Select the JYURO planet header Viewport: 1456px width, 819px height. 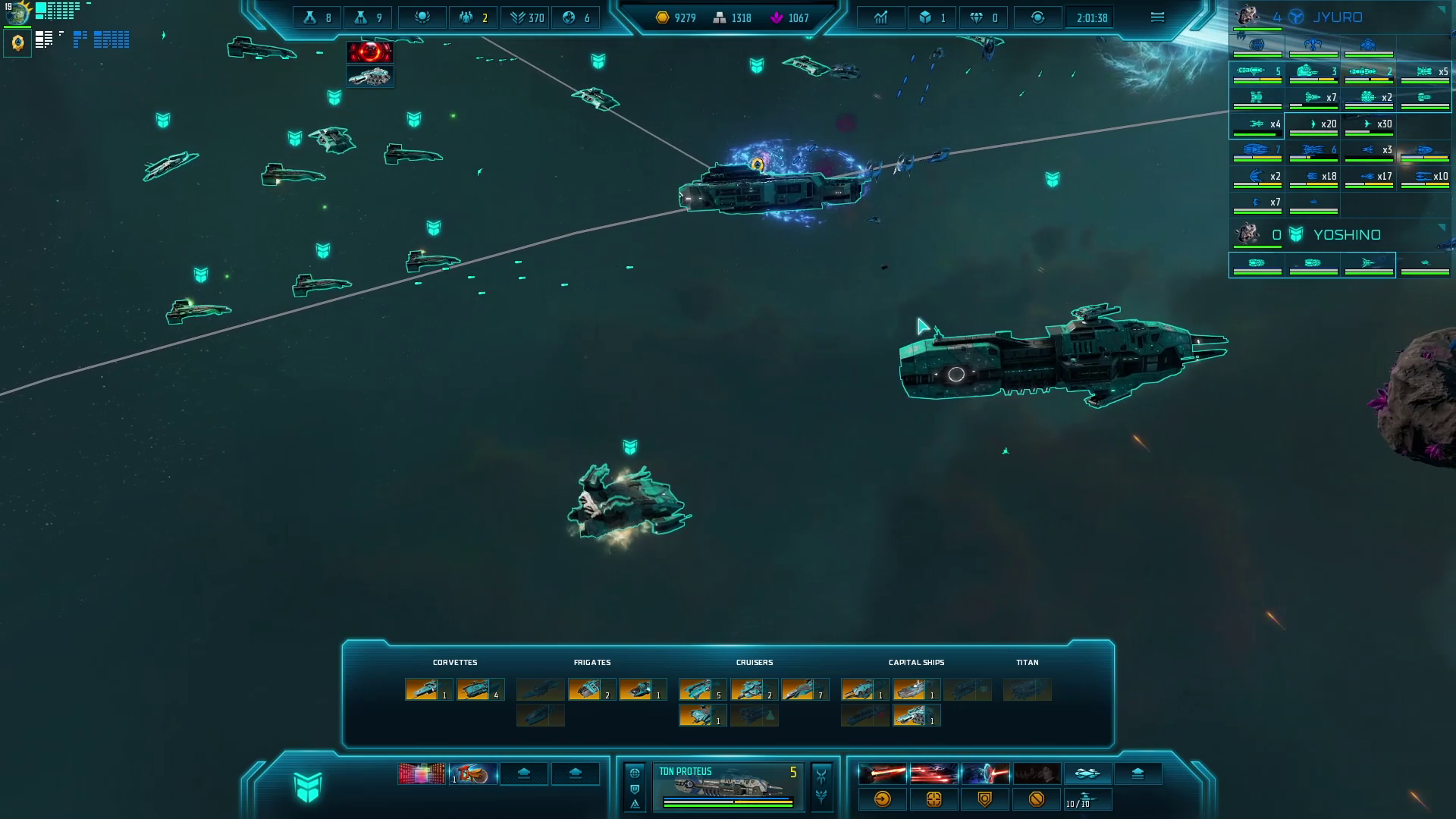[1336, 17]
